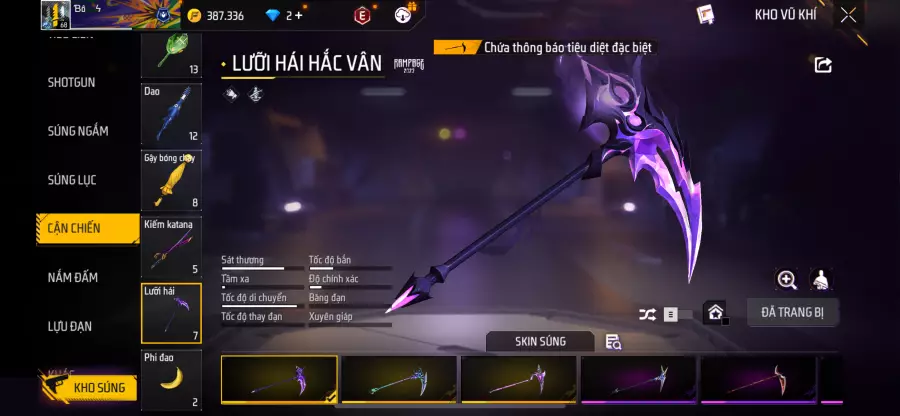Open the player profile avatar
This screenshot has height=416, width=900.
coord(54,15)
